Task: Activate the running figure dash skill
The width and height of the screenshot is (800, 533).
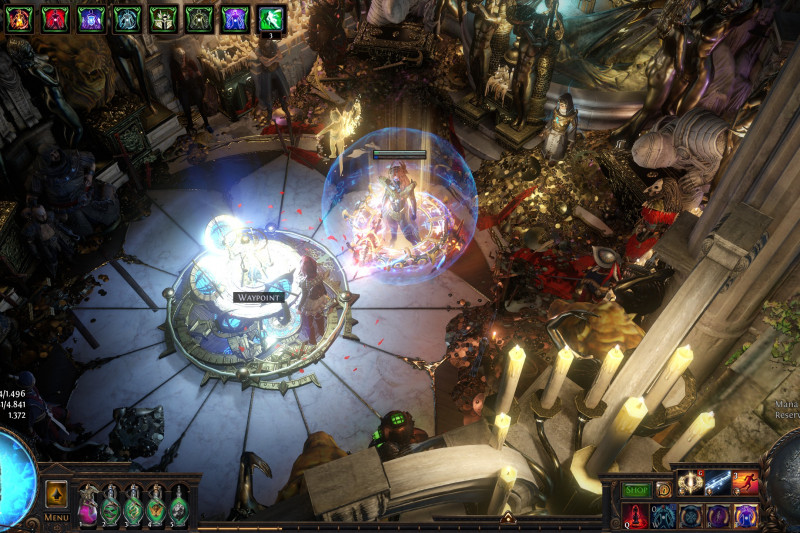Action: click(745, 484)
